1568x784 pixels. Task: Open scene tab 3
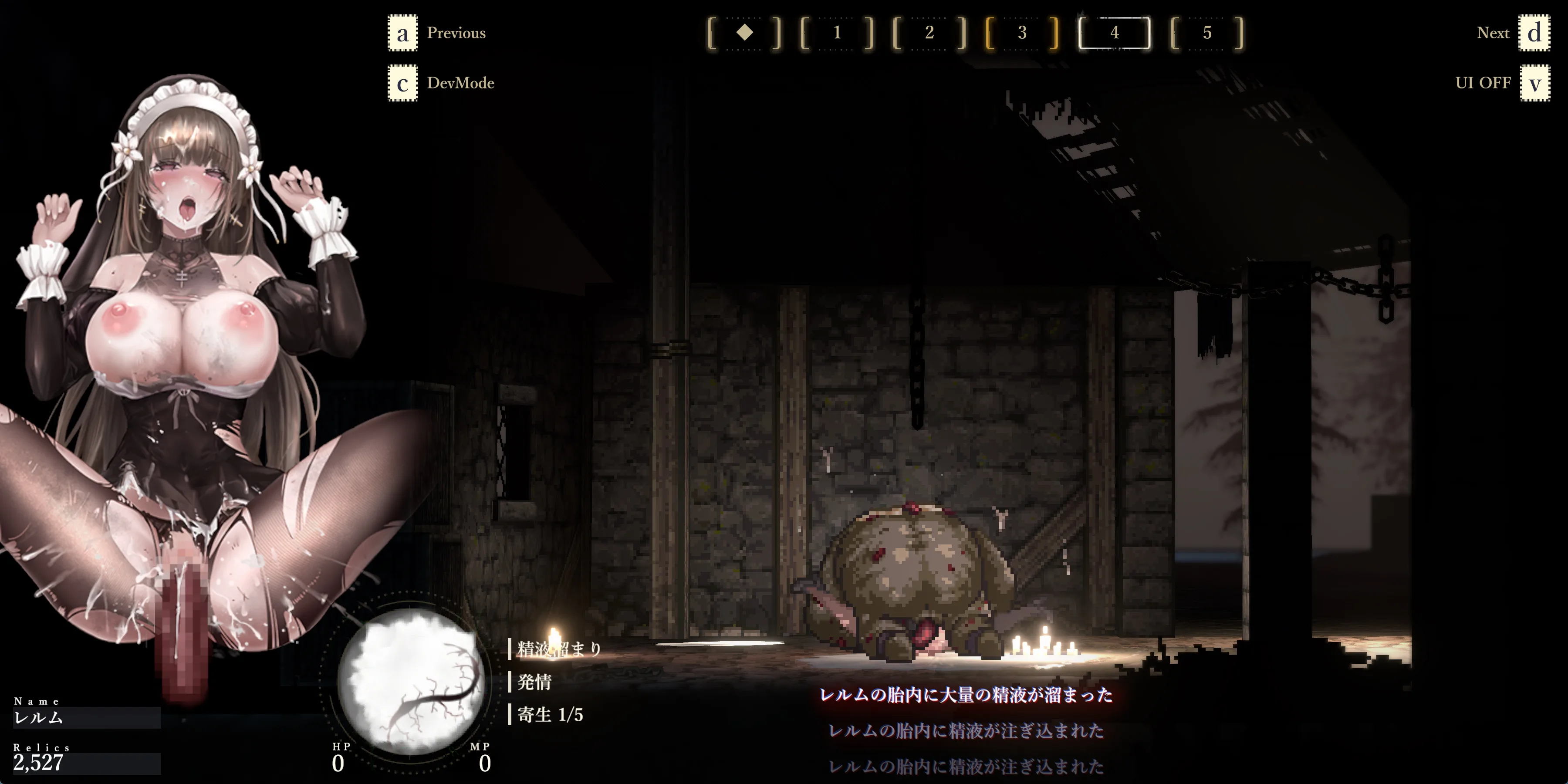pos(1022,33)
